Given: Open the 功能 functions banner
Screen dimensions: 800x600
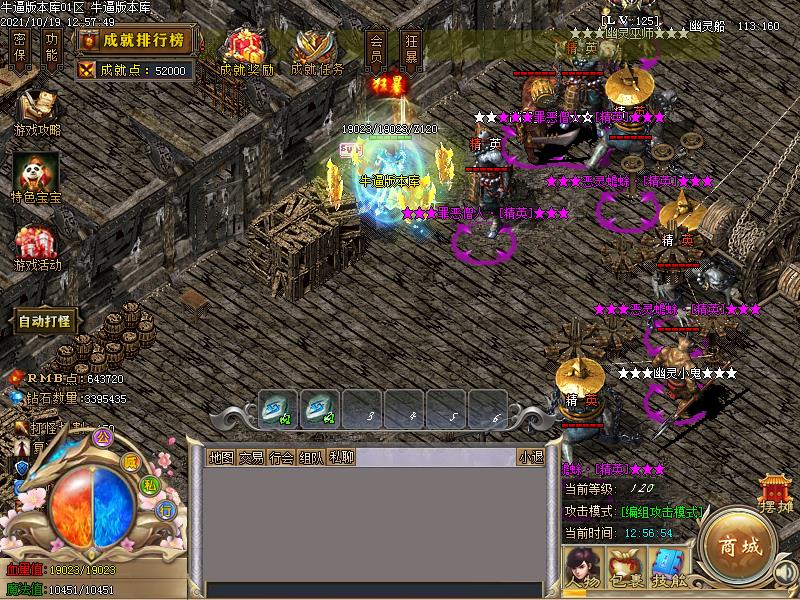Looking at the screenshot, I should 52,47.
